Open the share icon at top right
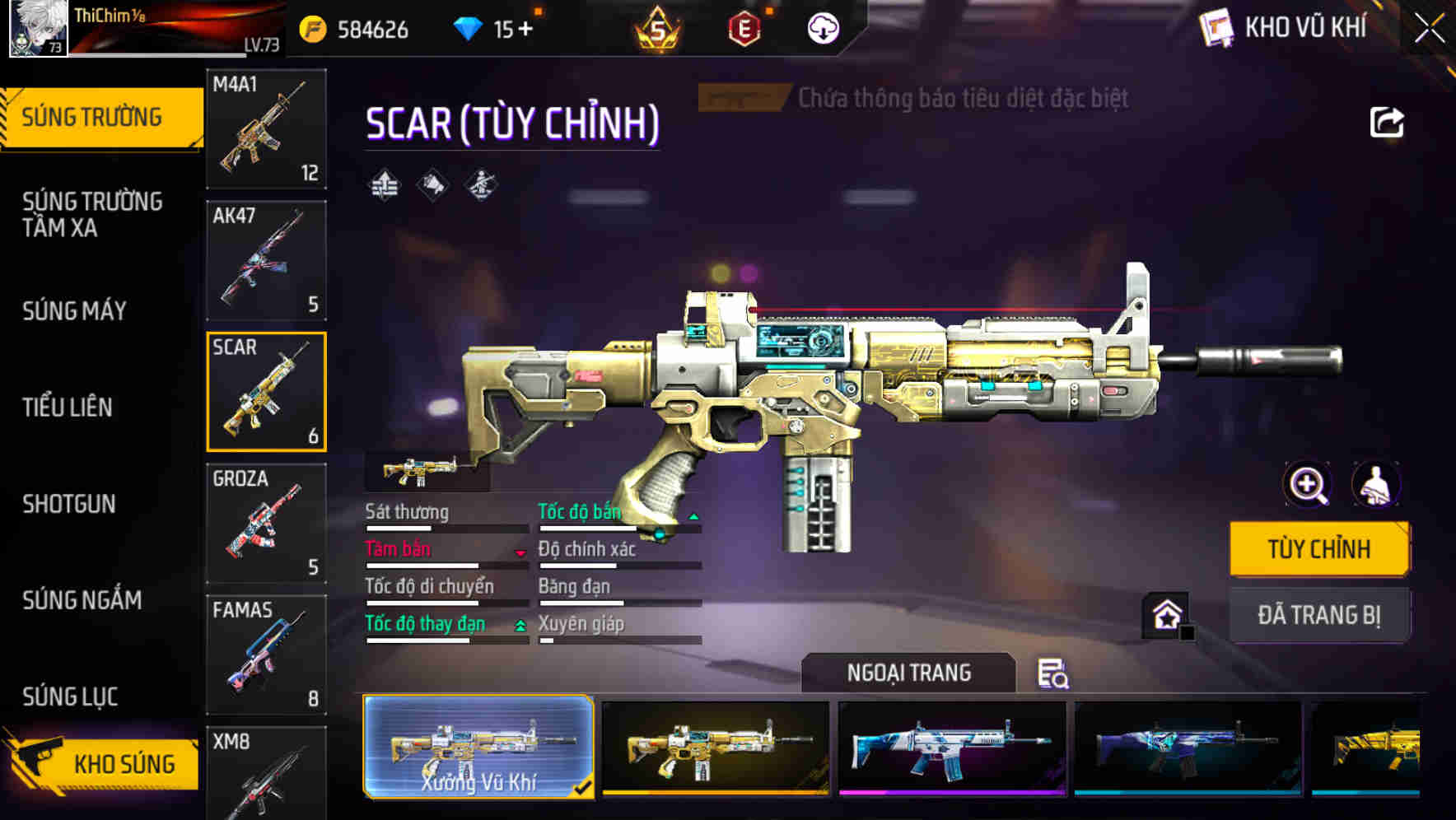 [1387, 122]
